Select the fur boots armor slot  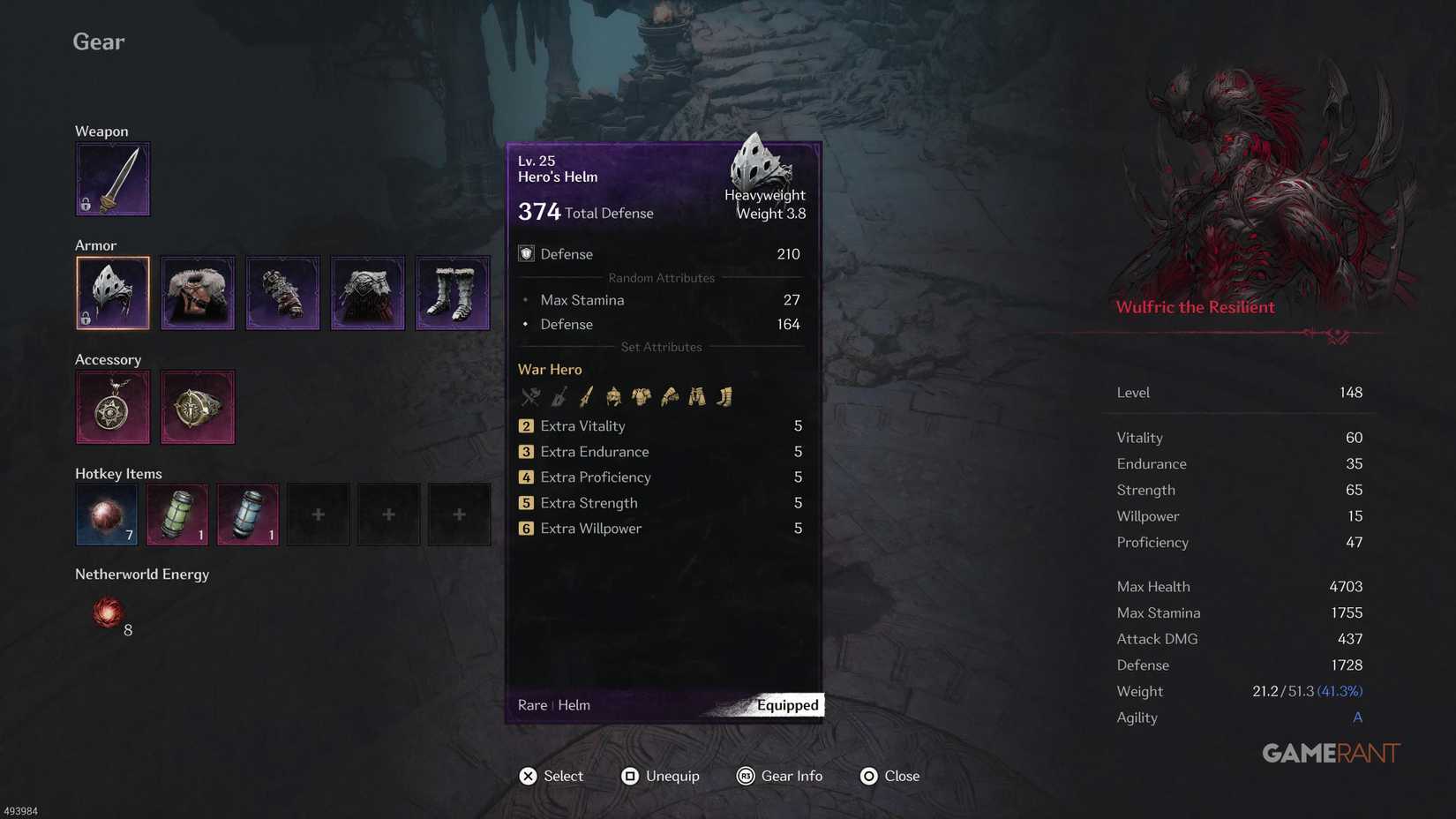[x=453, y=292]
